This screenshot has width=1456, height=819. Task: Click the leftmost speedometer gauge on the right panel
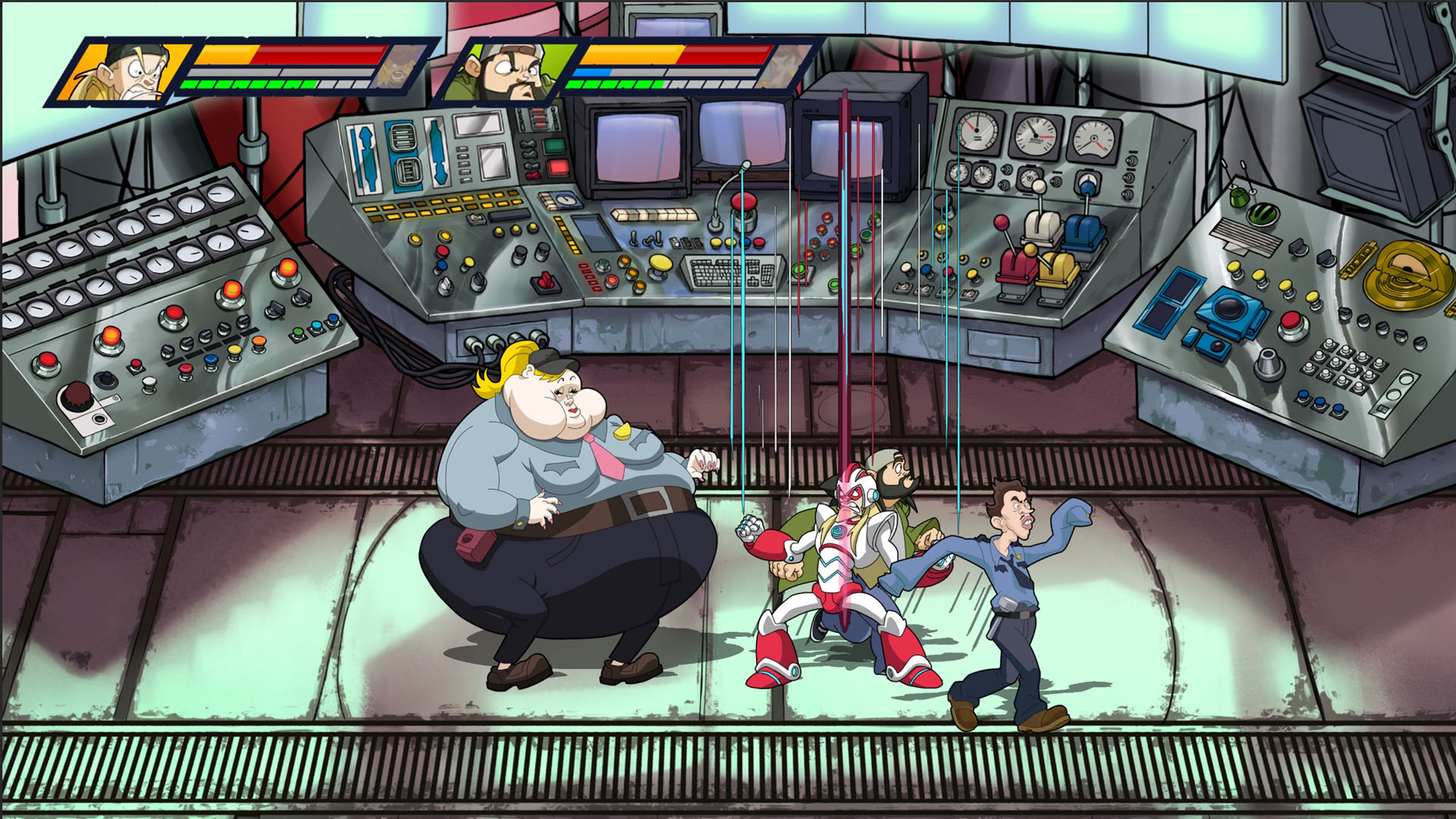point(975,129)
